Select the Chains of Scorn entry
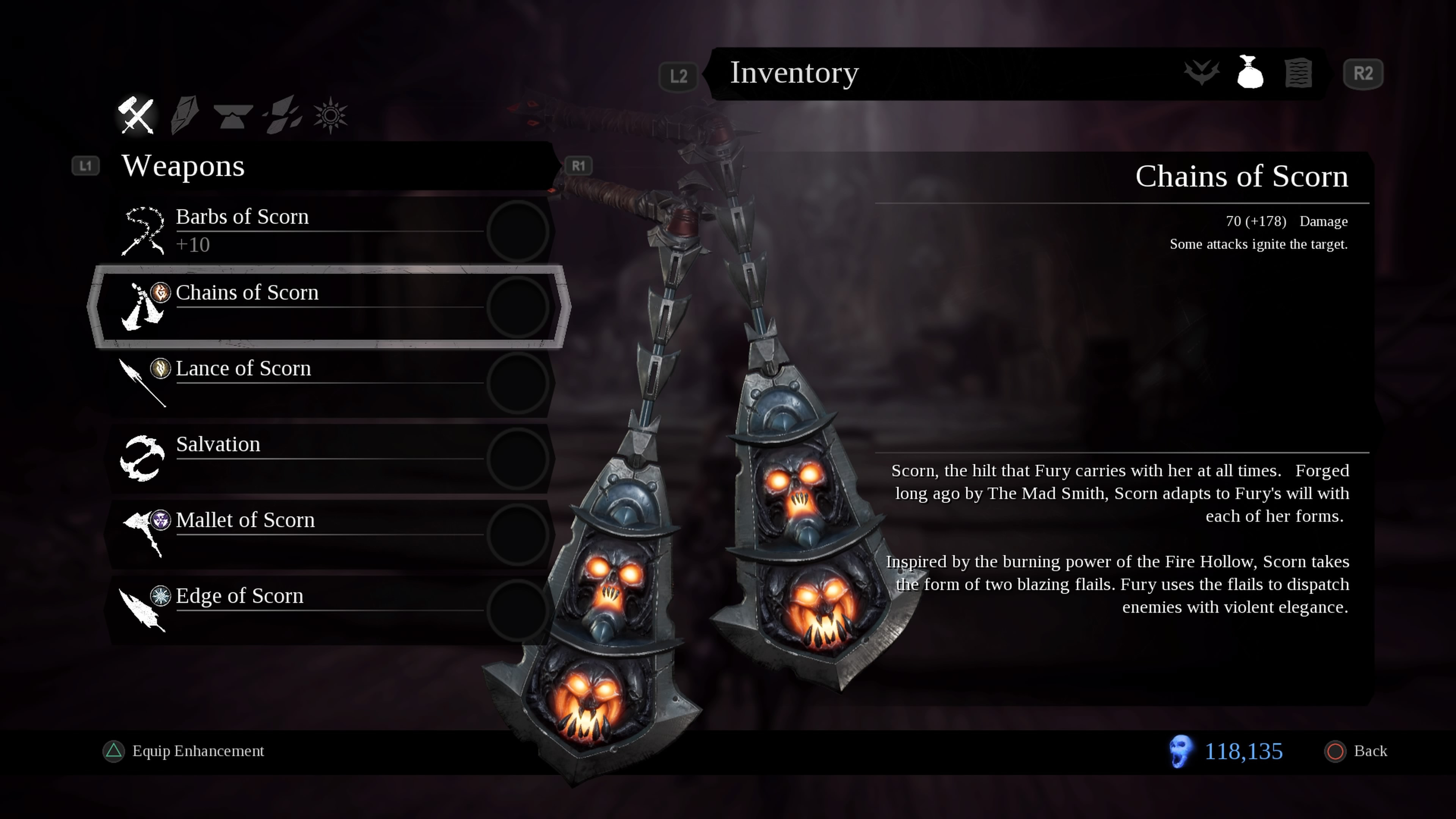1456x819 pixels. coord(328,306)
